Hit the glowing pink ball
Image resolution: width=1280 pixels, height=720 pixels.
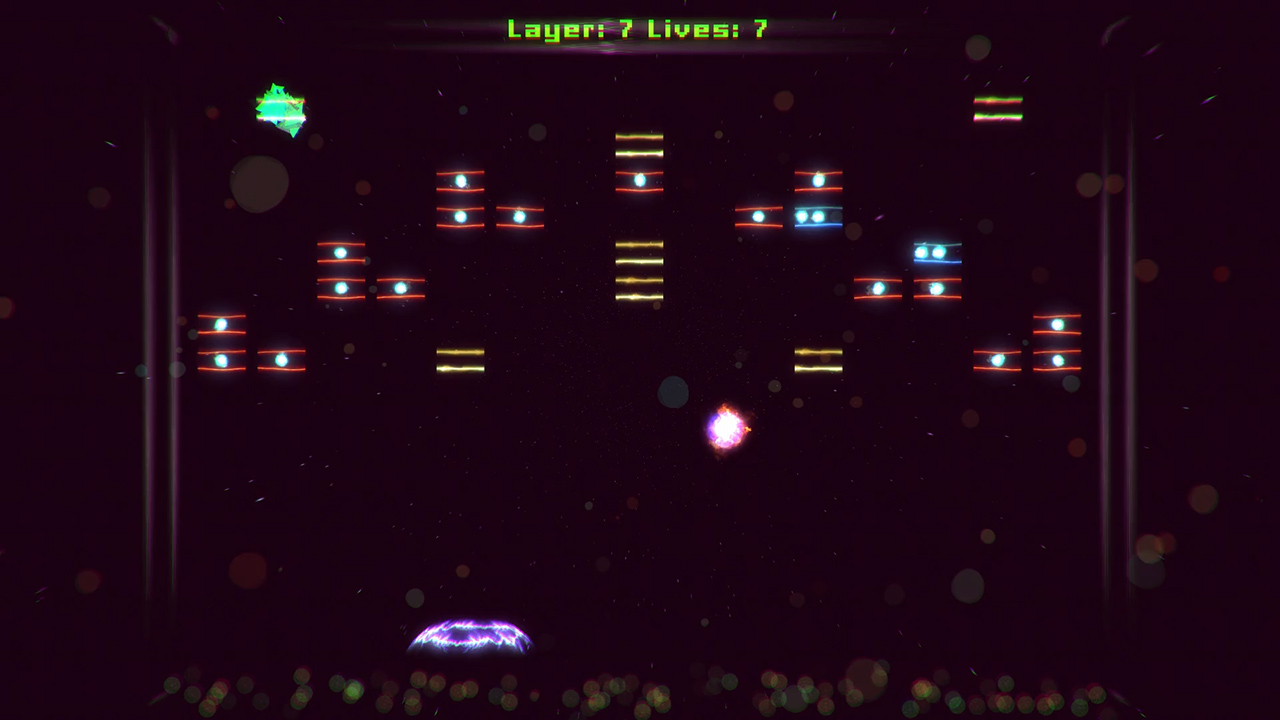point(725,428)
